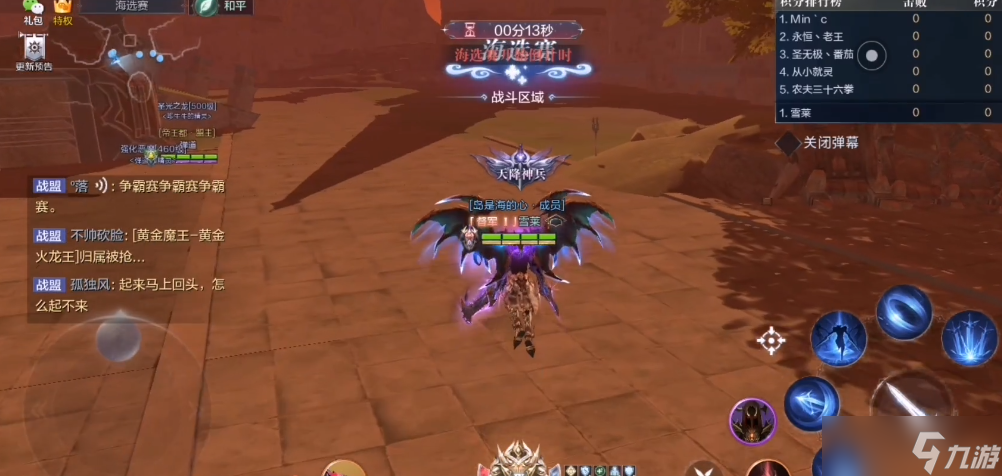1002x476 pixels.
Task: Trigger the blue arrow slash skill
Action: pos(811,404)
